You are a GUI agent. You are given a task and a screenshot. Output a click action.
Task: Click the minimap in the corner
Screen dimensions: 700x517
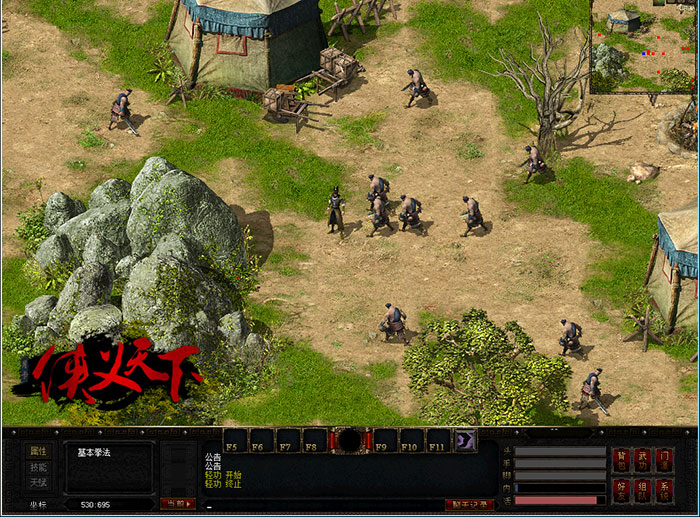(644, 47)
